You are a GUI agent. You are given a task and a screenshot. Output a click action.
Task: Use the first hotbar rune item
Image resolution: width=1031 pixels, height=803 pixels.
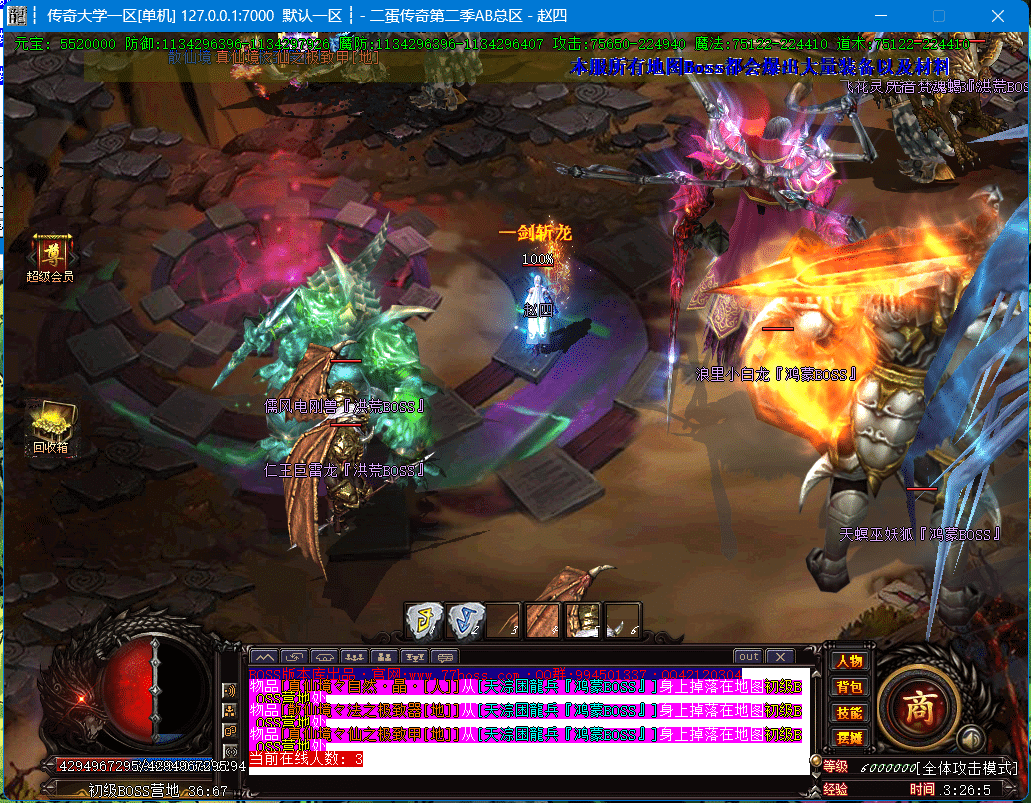pyautogui.click(x=423, y=620)
